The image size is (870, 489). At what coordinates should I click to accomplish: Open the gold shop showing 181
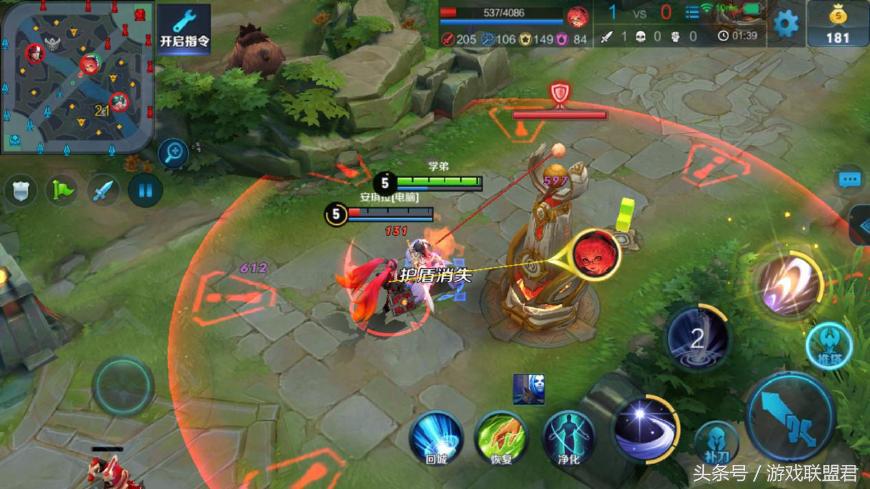837,22
